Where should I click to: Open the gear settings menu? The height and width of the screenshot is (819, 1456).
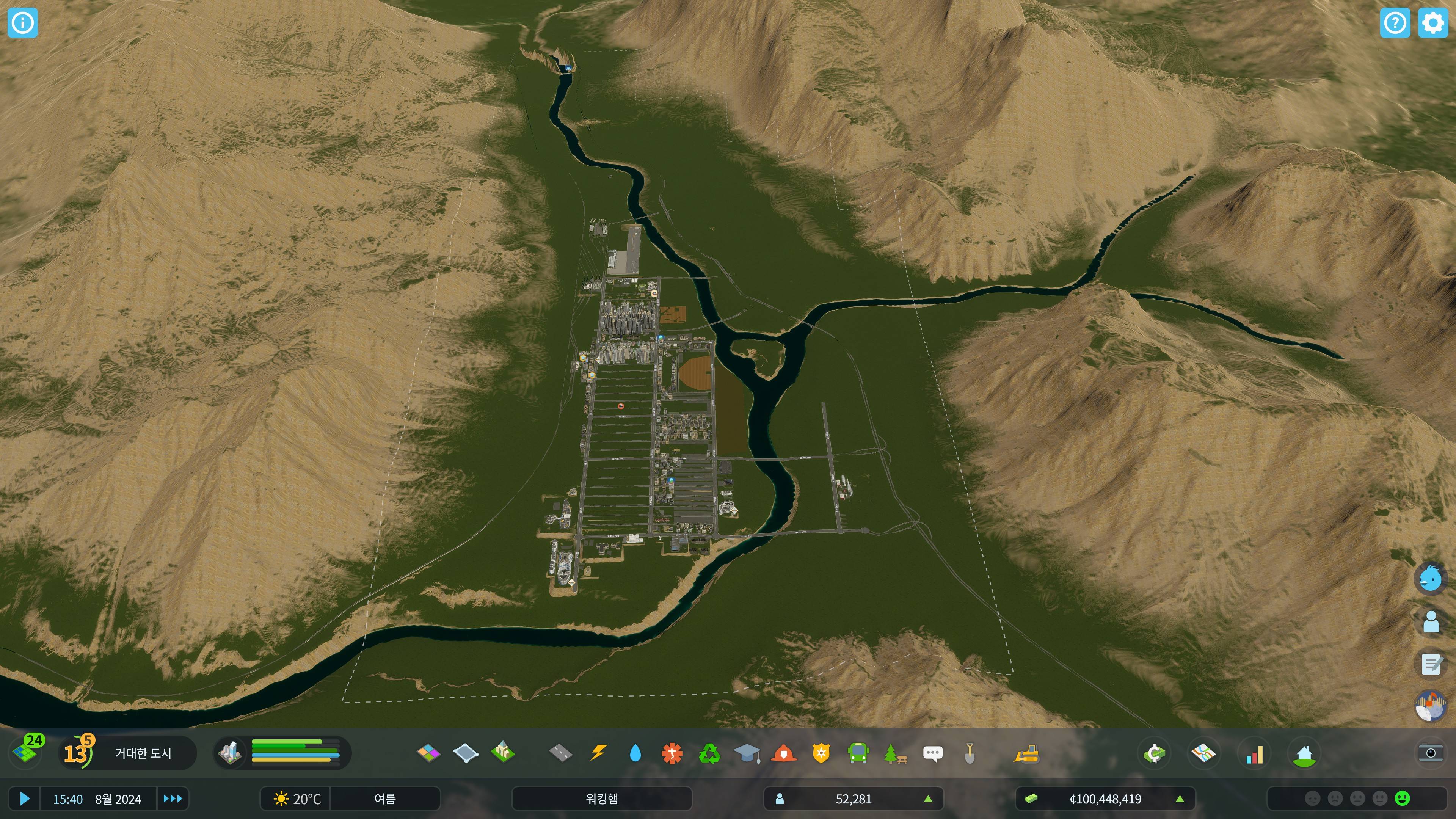1433,23
